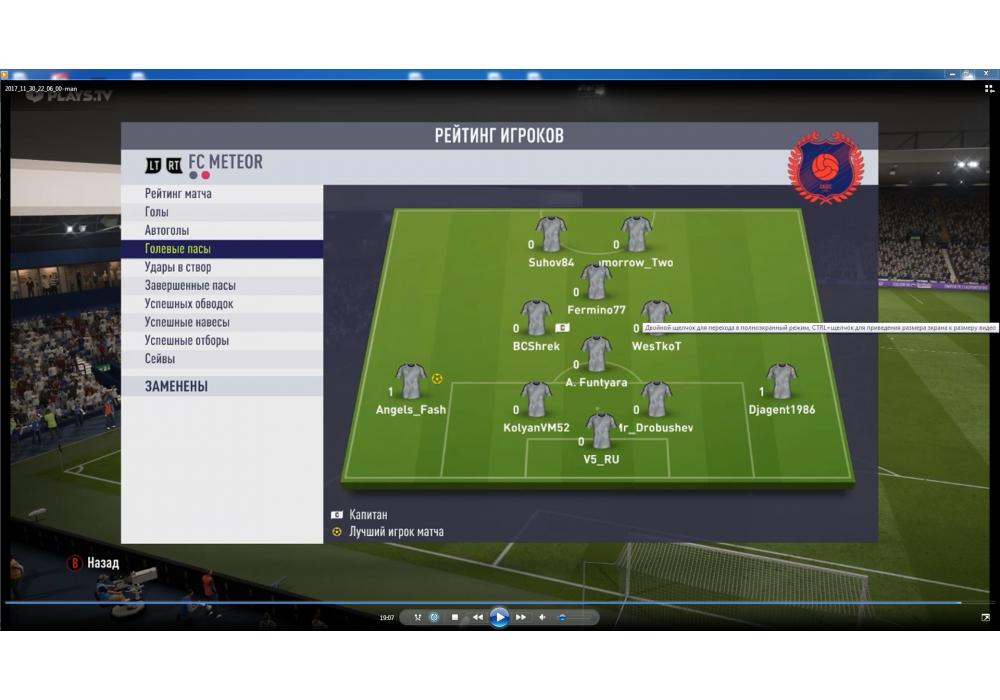Choose the Голы stat entry
The height and width of the screenshot is (700, 1000).
point(157,212)
